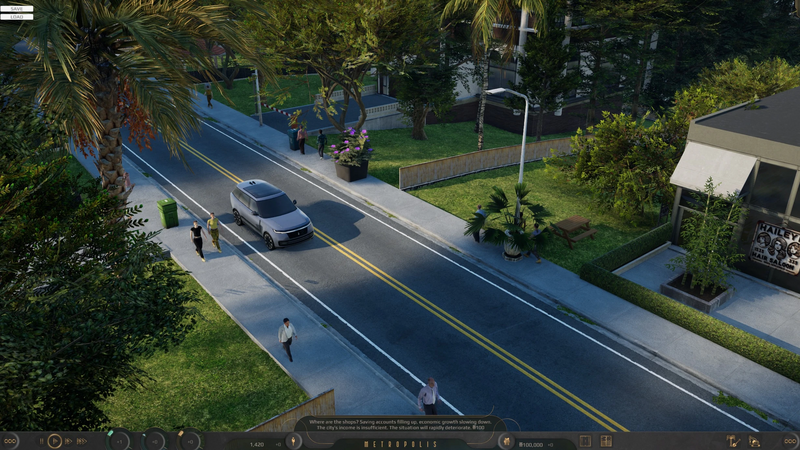Open the city treasury icon

tap(506, 441)
